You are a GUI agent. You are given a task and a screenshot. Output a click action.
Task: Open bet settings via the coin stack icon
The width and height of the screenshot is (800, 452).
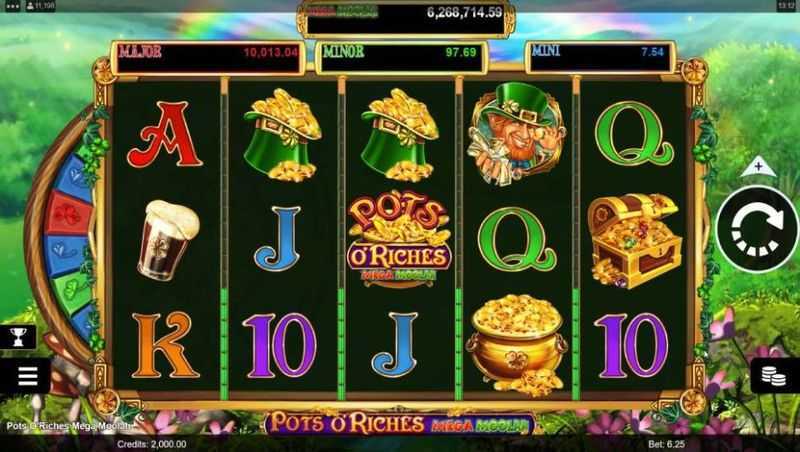773,375
